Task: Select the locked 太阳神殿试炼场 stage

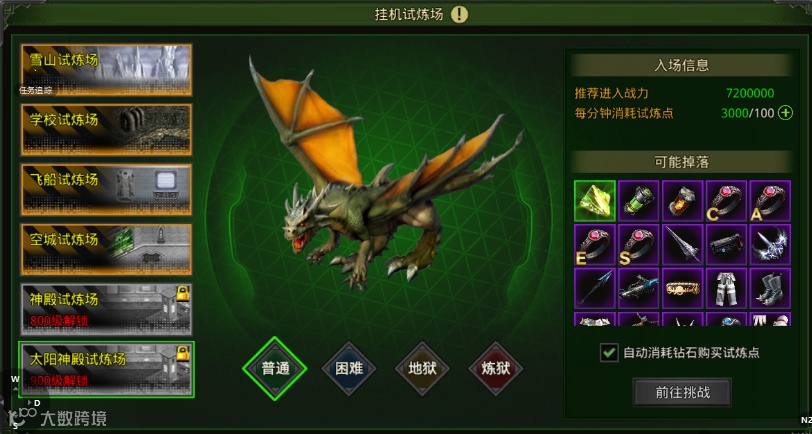Action: tap(105, 369)
